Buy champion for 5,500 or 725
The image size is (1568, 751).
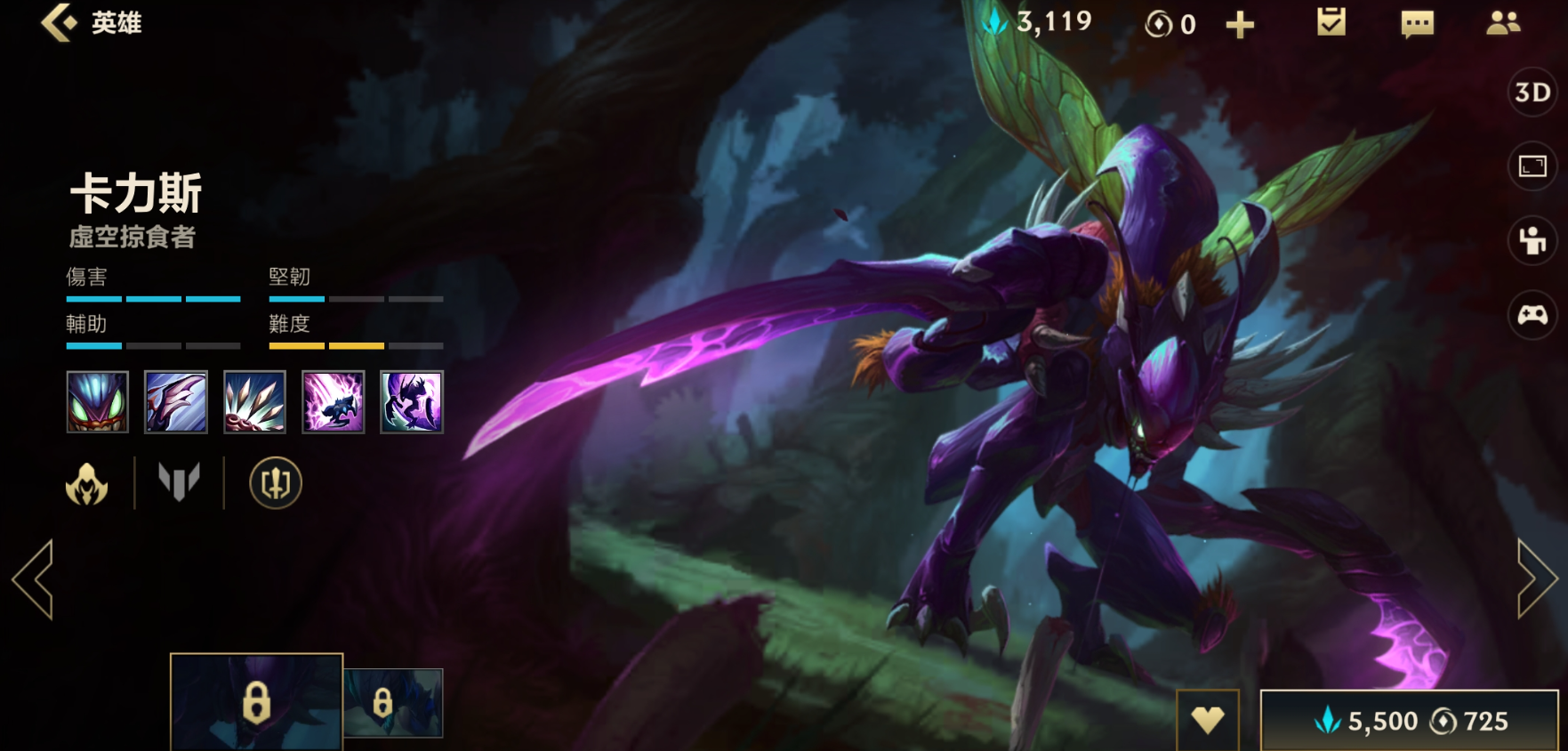tap(1409, 721)
